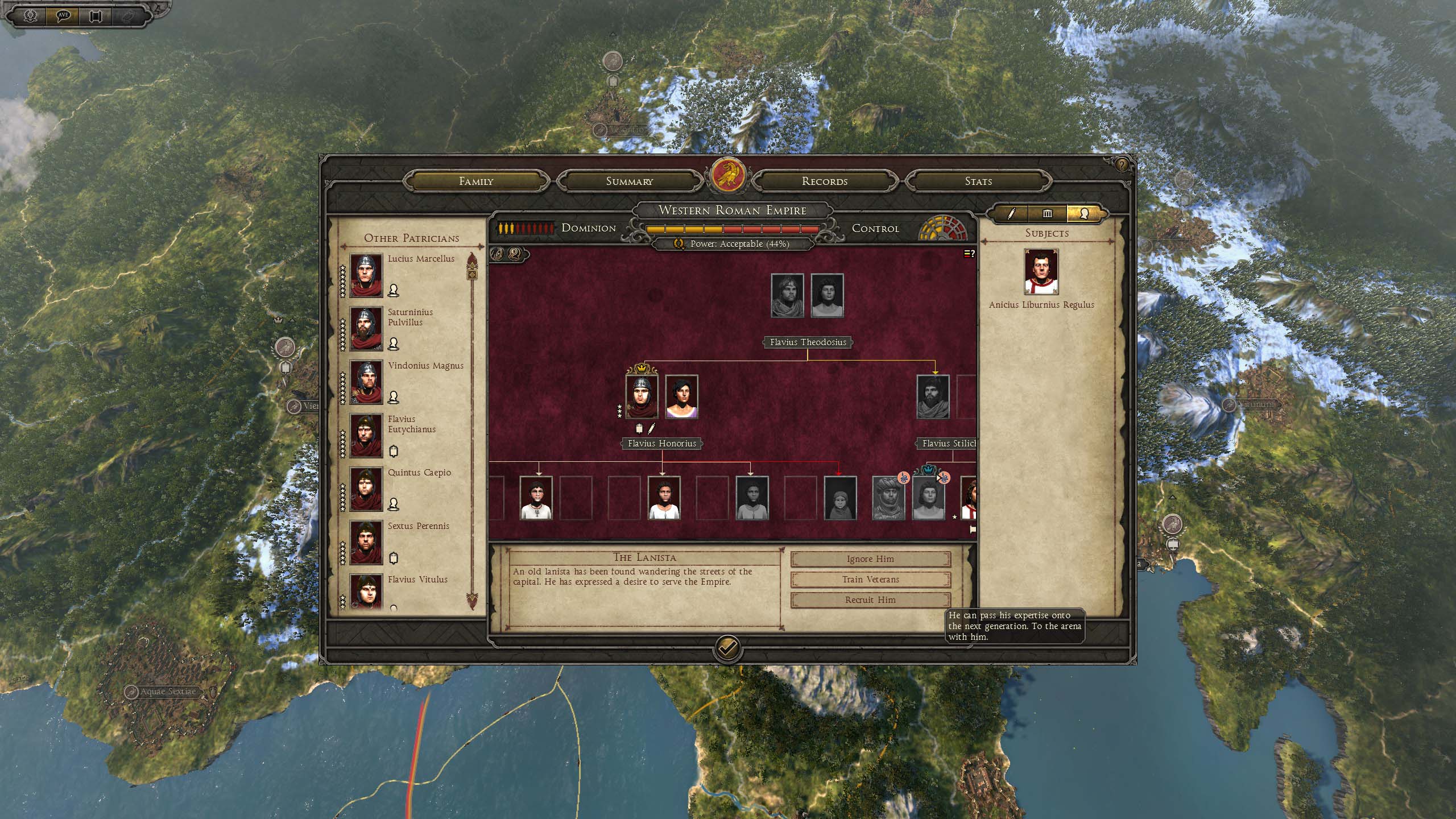Show the Stats tab
The image size is (1456, 819).
(x=978, y=181)
